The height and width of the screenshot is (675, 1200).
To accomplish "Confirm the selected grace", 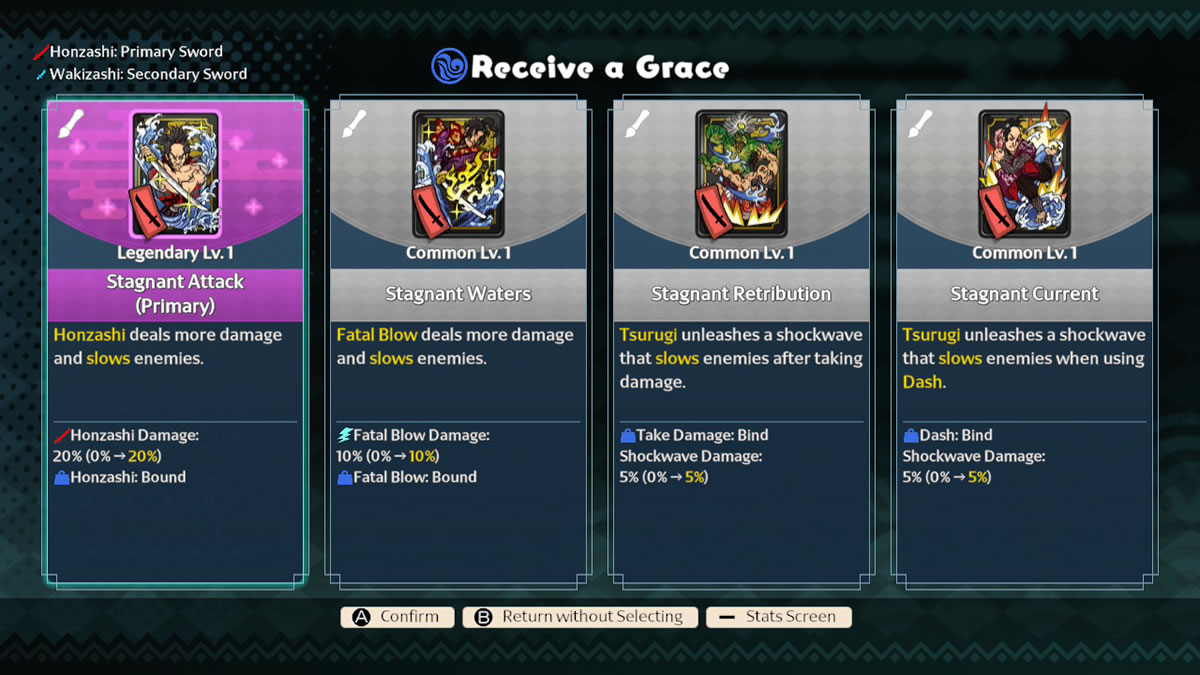I will (x=397, y=617).
